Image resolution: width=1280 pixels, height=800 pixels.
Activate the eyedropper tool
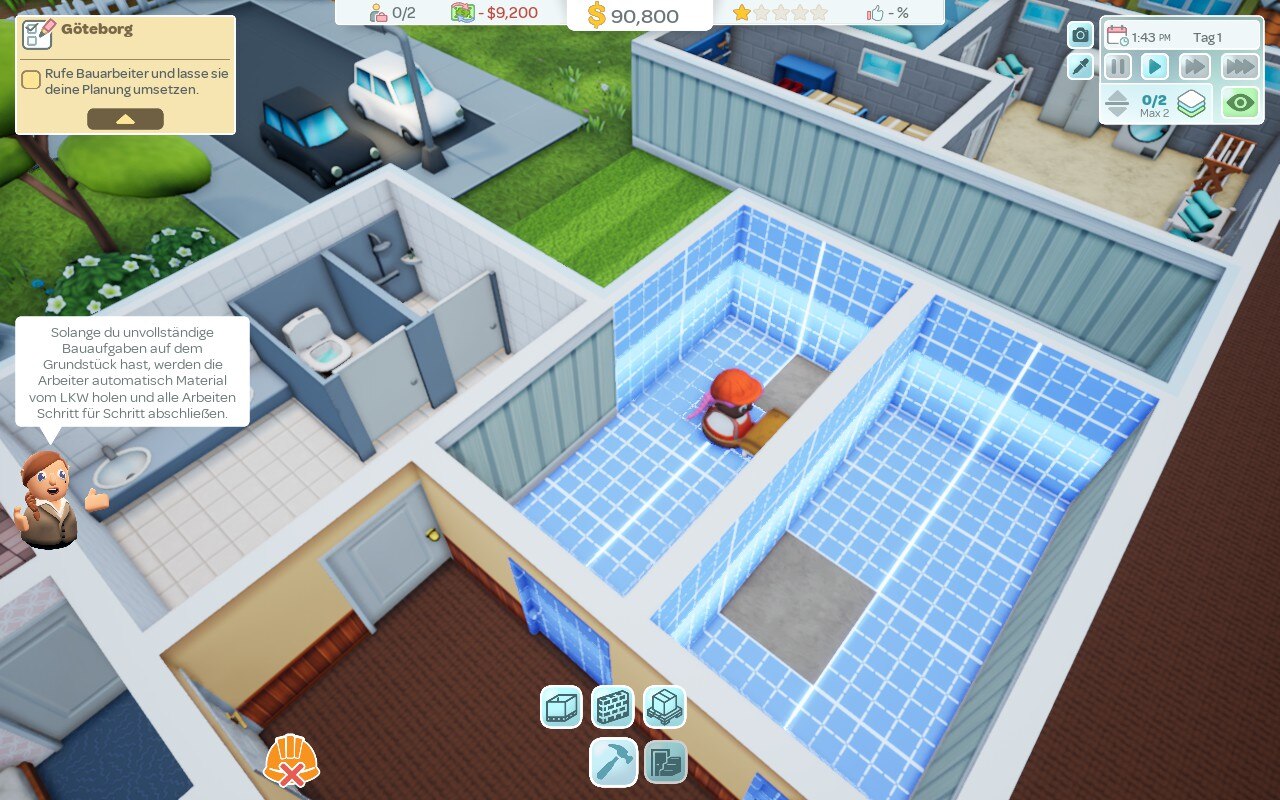[1080, 67]
